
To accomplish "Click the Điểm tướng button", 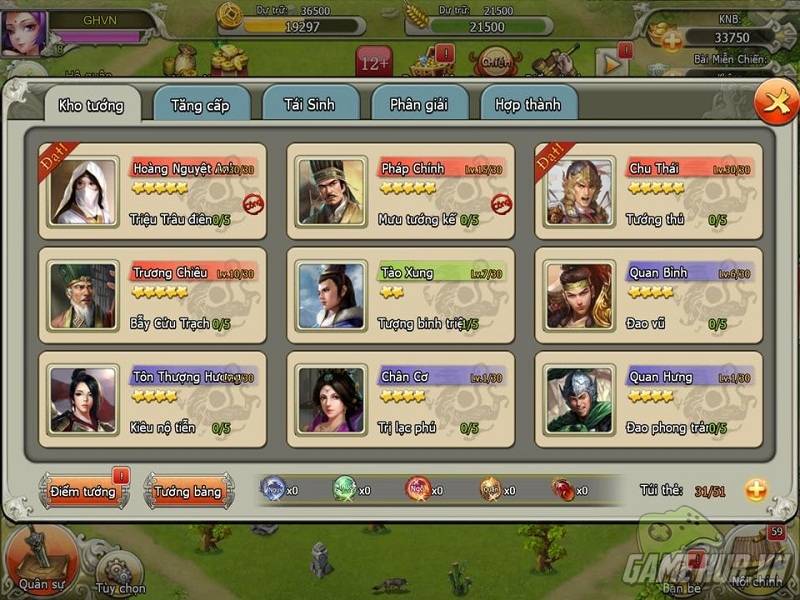I will coord(84,491).
